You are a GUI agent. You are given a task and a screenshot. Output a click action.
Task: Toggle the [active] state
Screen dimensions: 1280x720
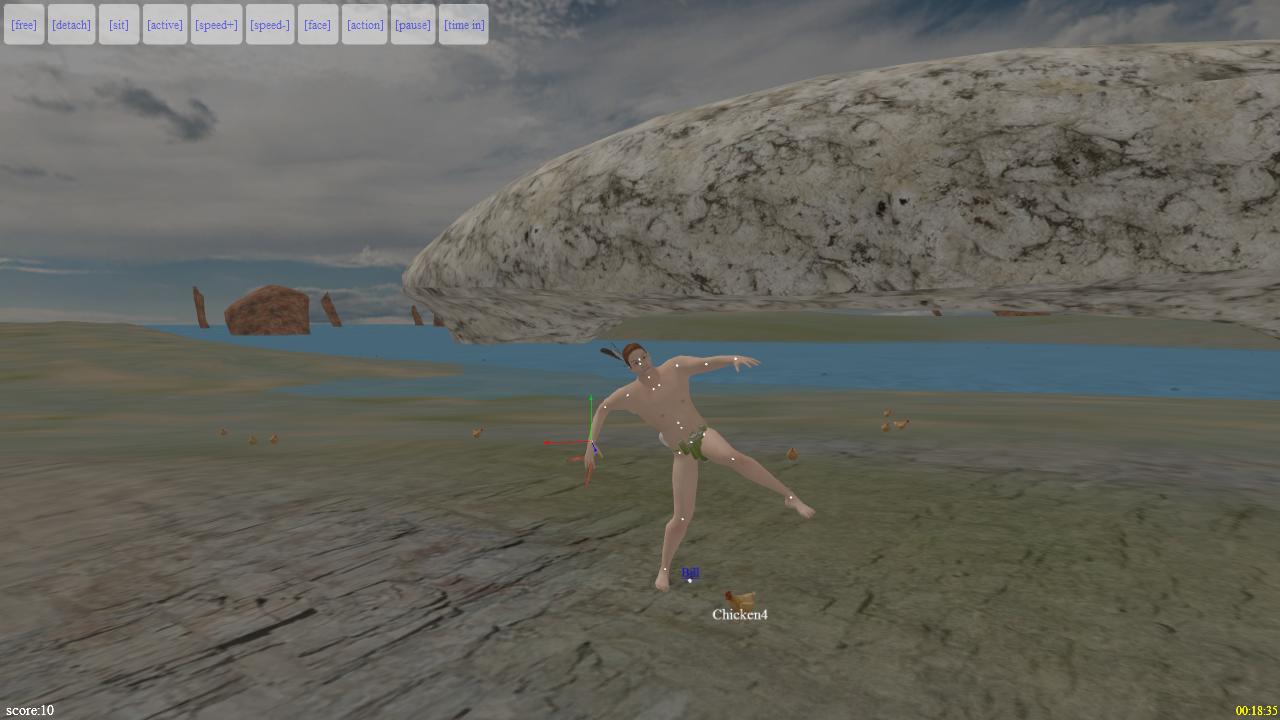pyautogui.click(x=164, y=24)
